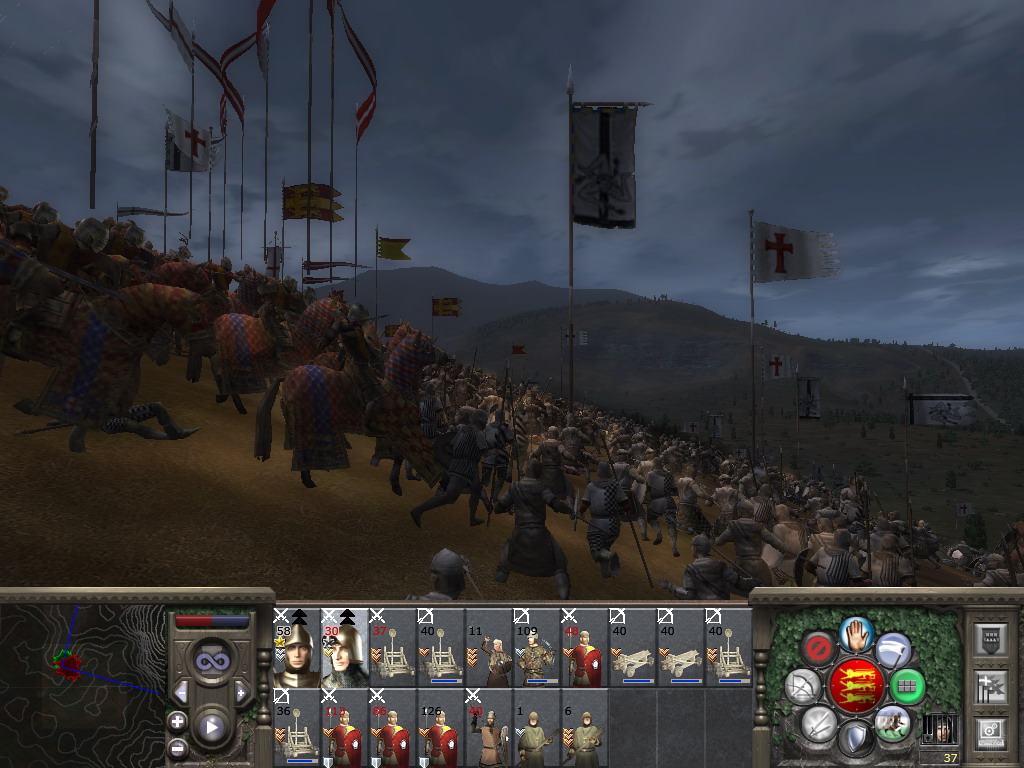Zoom out the minimap with minus button
This screenshot has height=768, width=1024.
(x=177, y=746)
